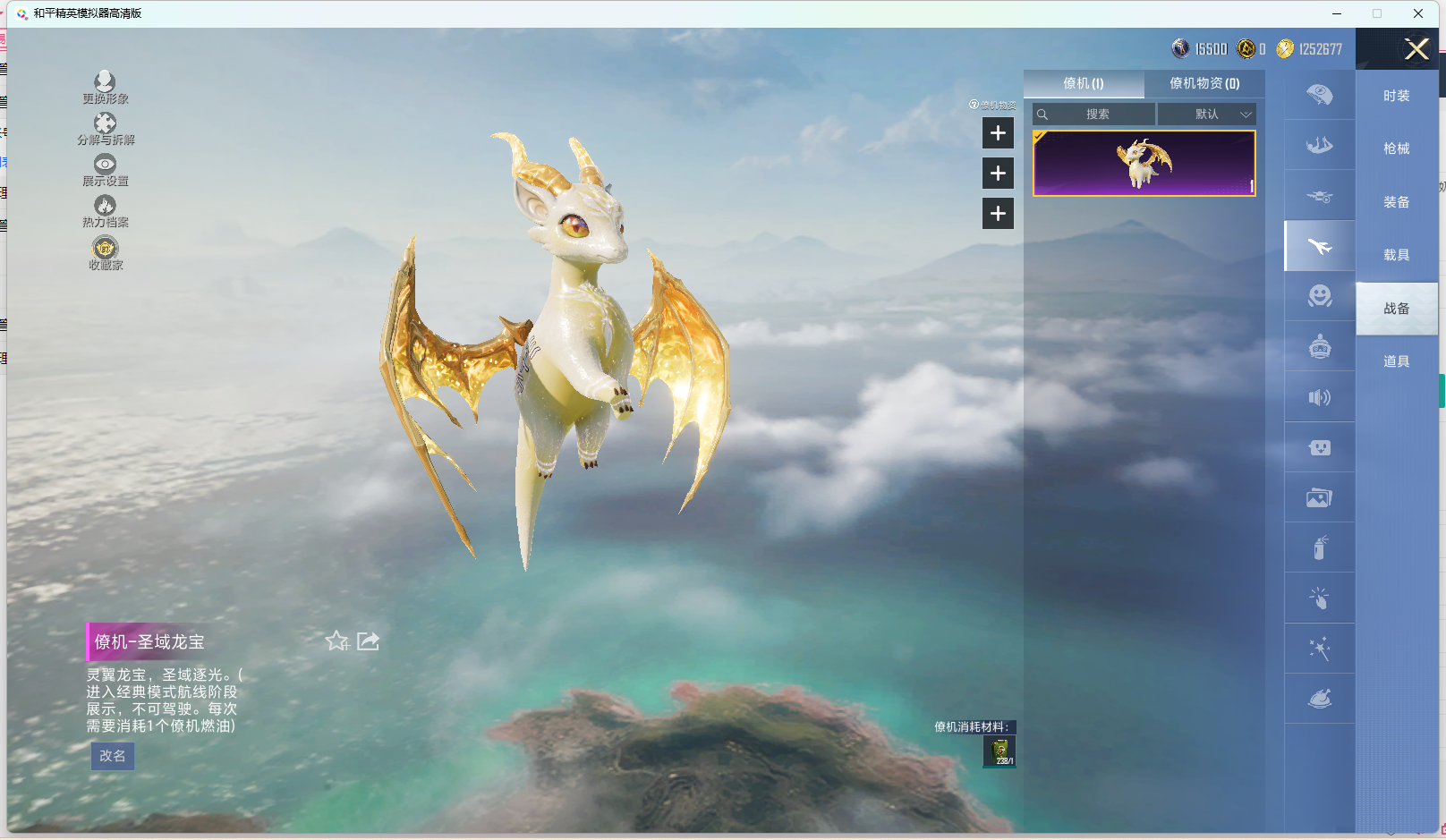Open the 收藏家 collector badge
Image resolution: width=1446 pixels, height=840 pixels.
pyautogui.click(x=106, y=253)
